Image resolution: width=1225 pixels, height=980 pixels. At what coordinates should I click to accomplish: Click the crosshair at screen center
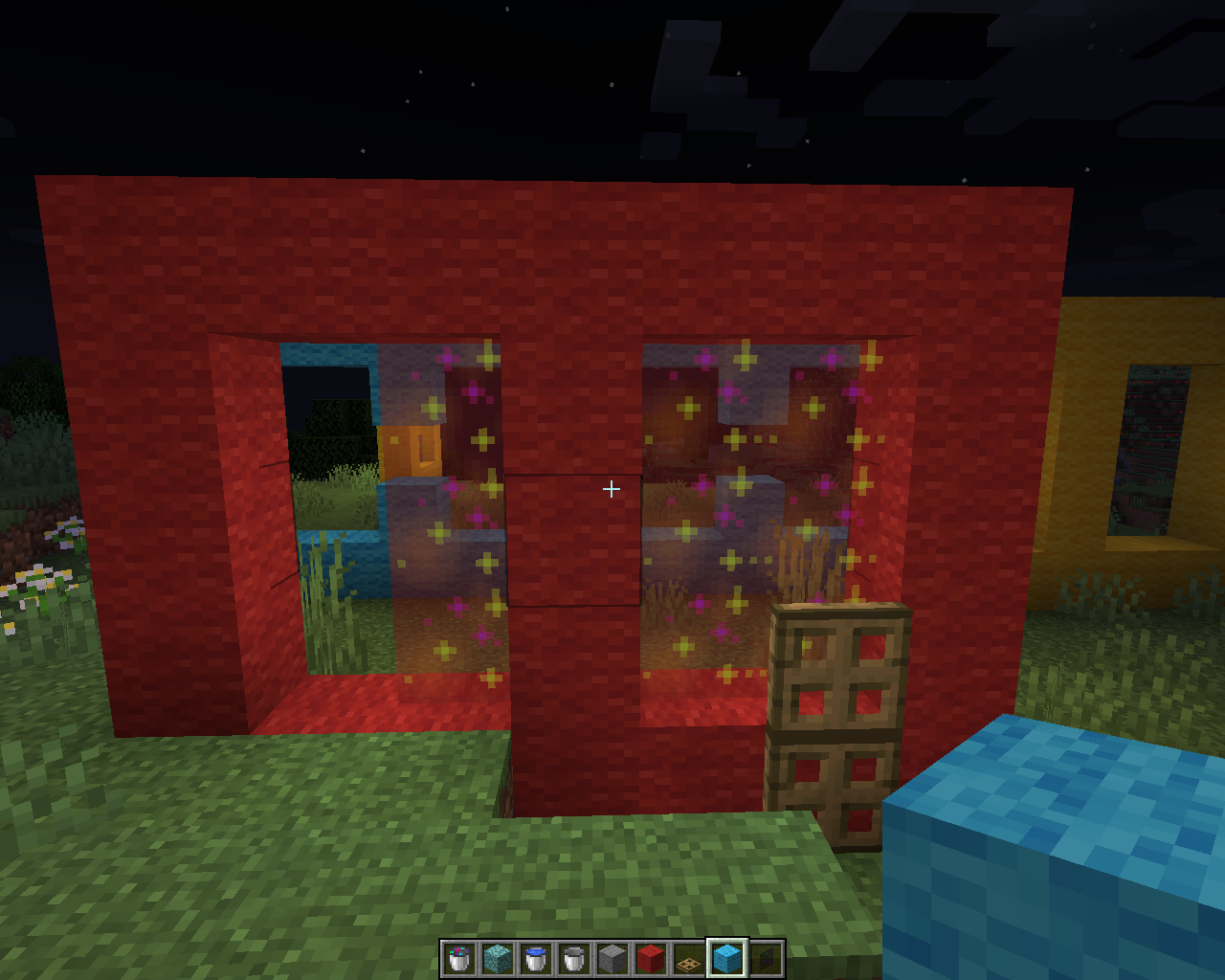tap(612, 489)
